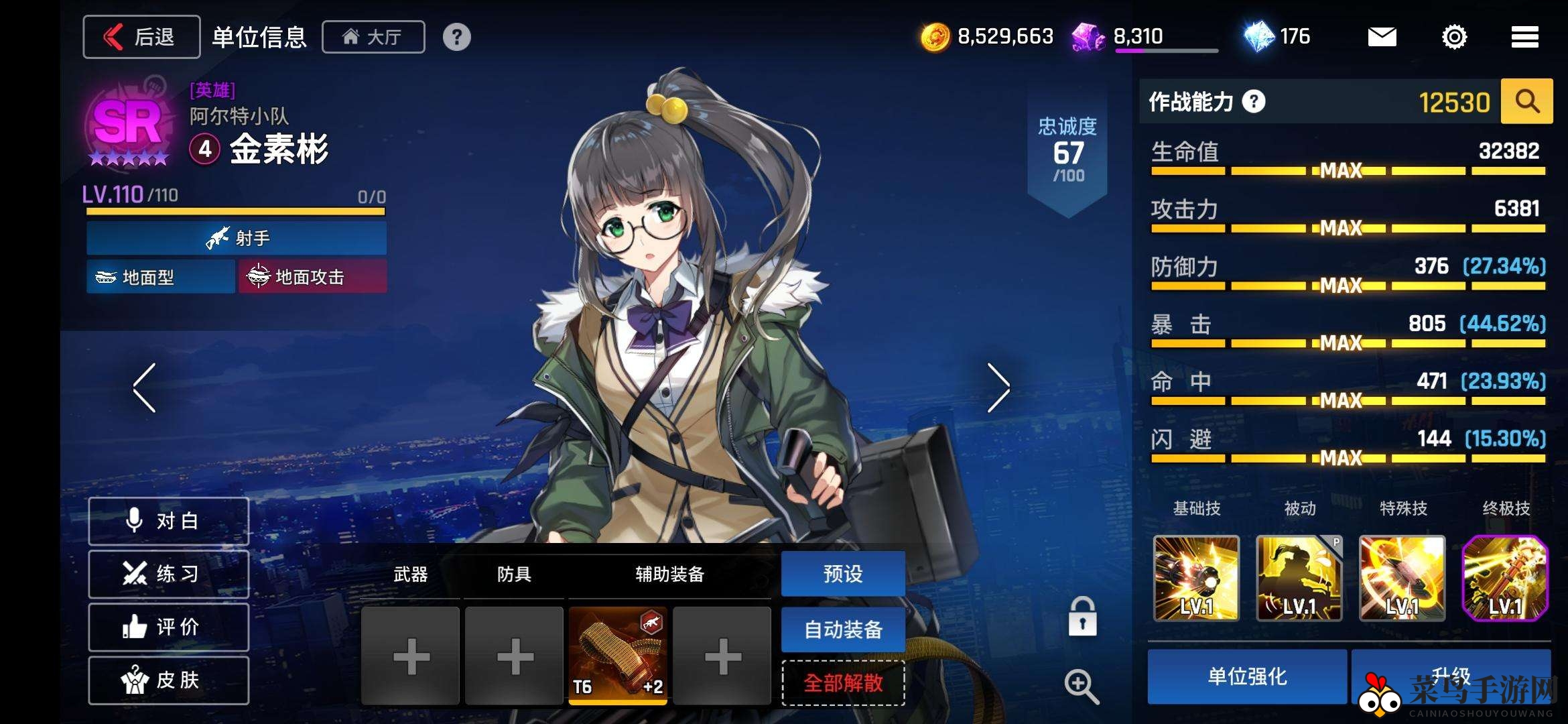Screen dimensions: 1568x724
Task: Open the 评价 rating panel
Action: (168, 626)
